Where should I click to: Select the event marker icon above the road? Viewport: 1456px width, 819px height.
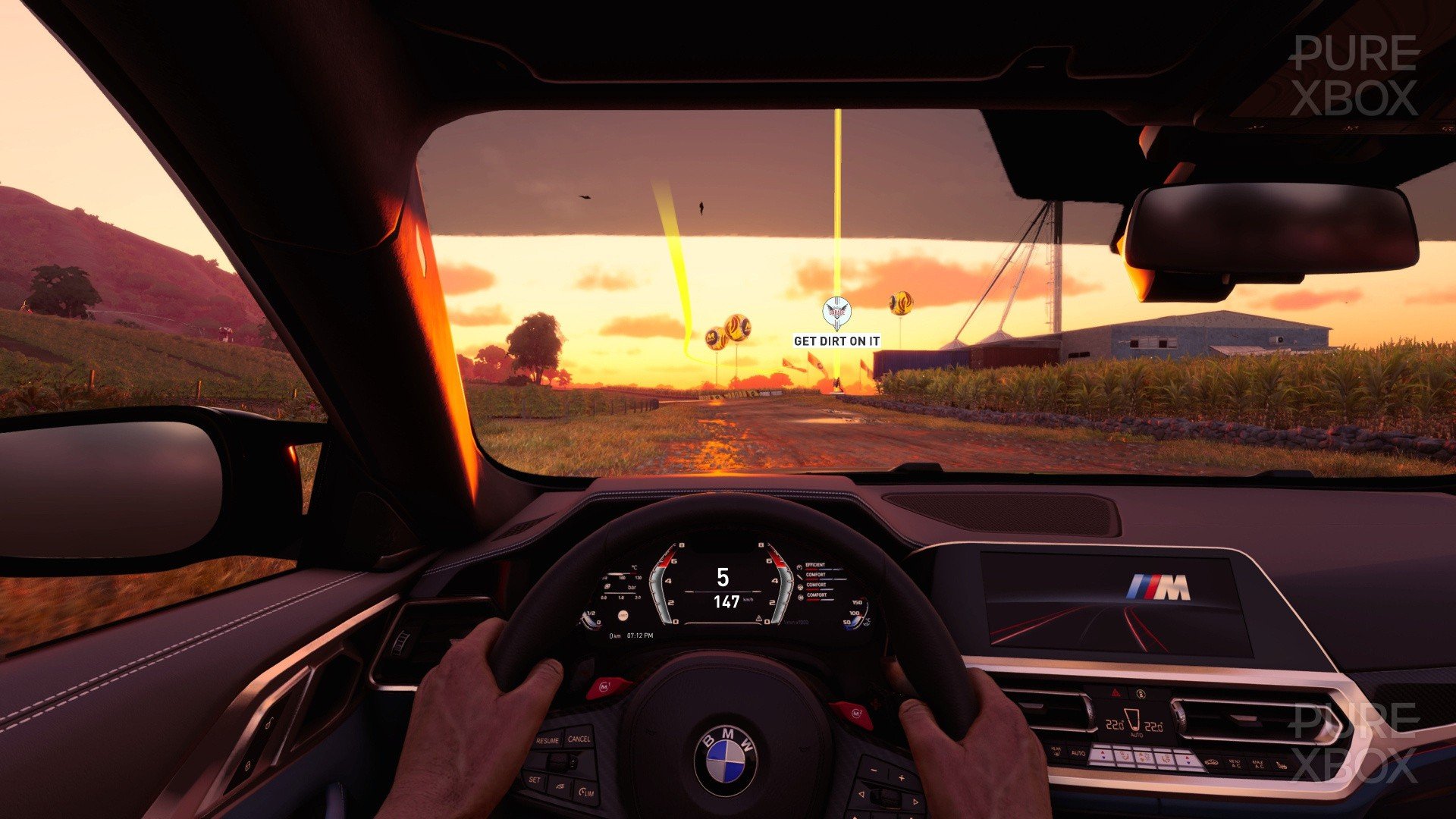point(836,311)
